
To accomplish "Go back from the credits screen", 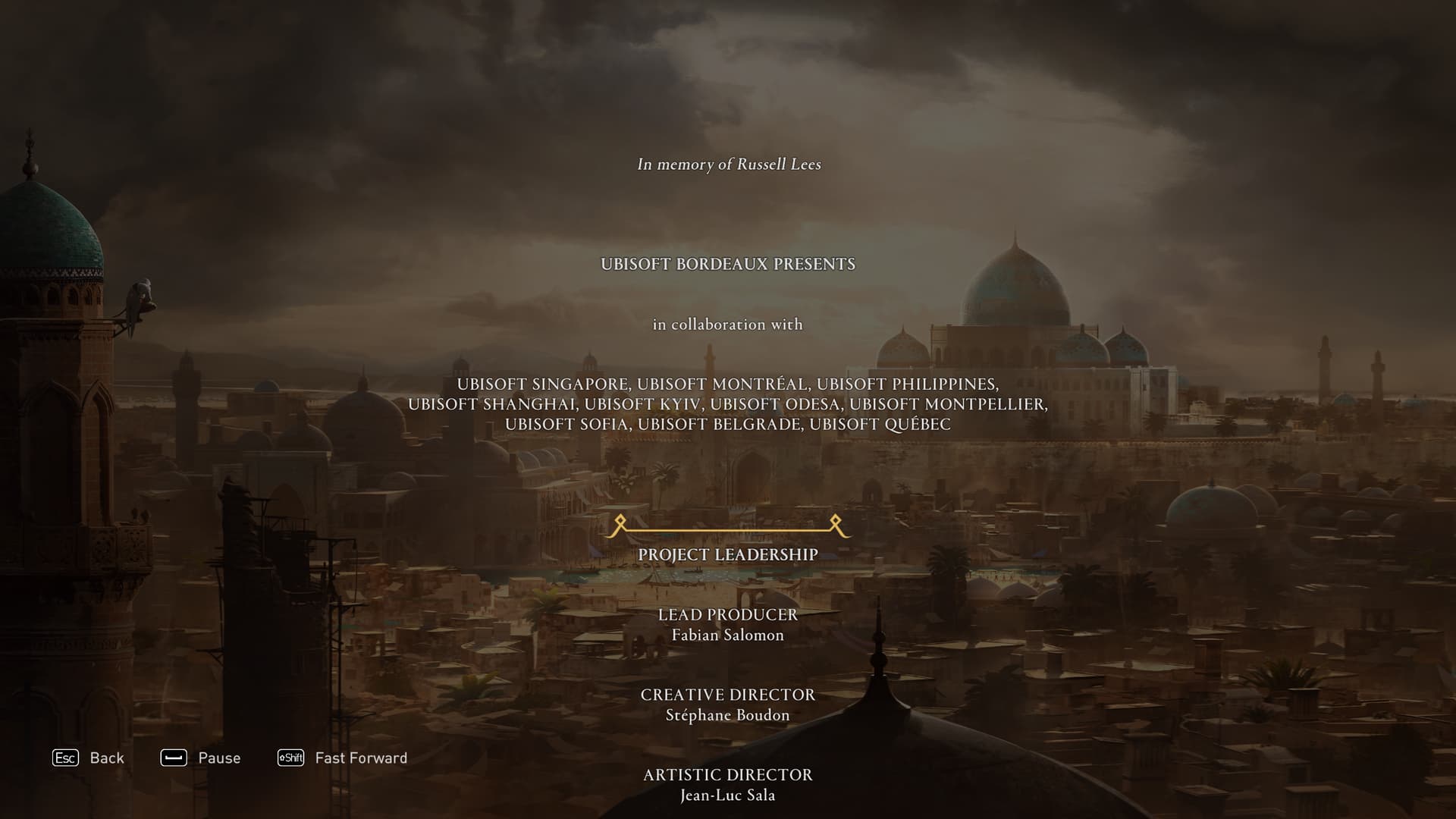I will 88,758.
